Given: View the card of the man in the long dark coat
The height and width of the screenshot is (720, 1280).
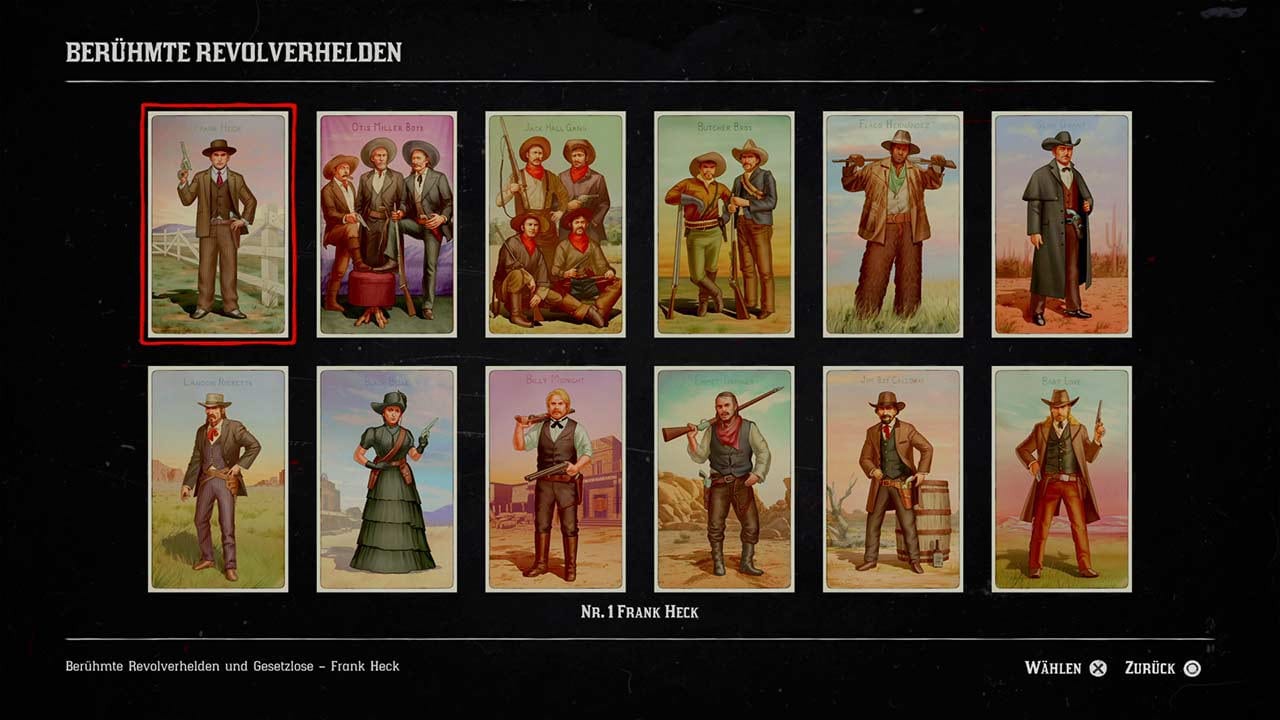Looking at the screenshot, I should click(1061, 224).
